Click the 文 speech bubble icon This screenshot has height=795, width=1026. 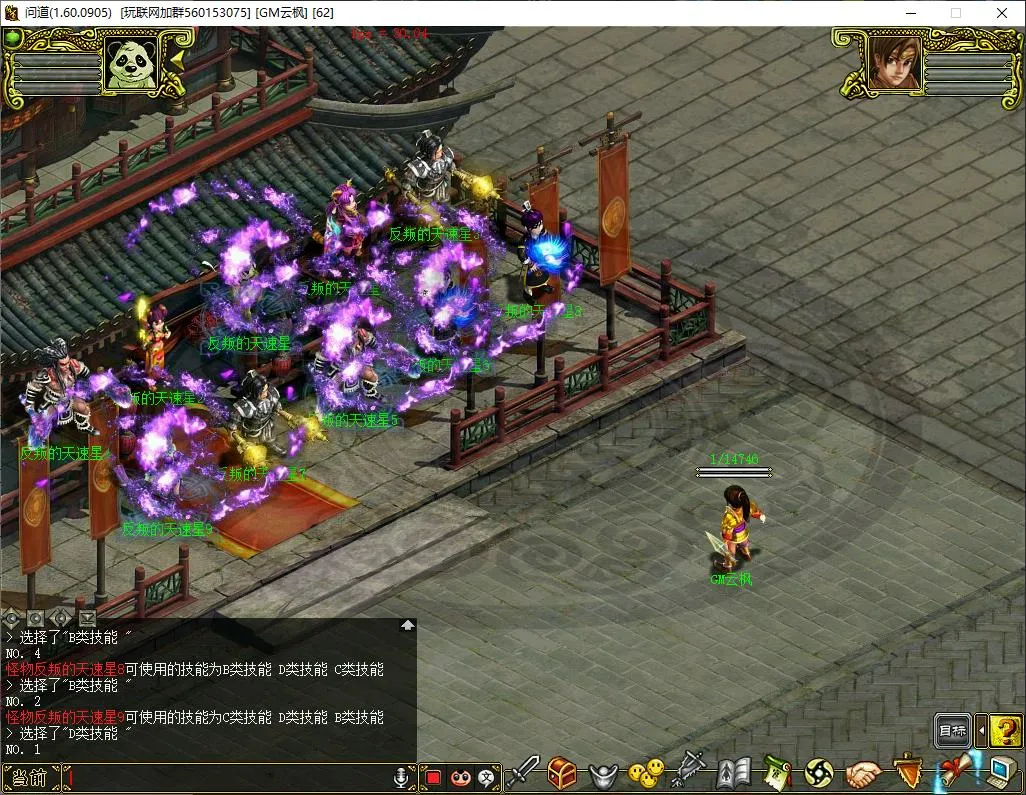pos(487,777)
